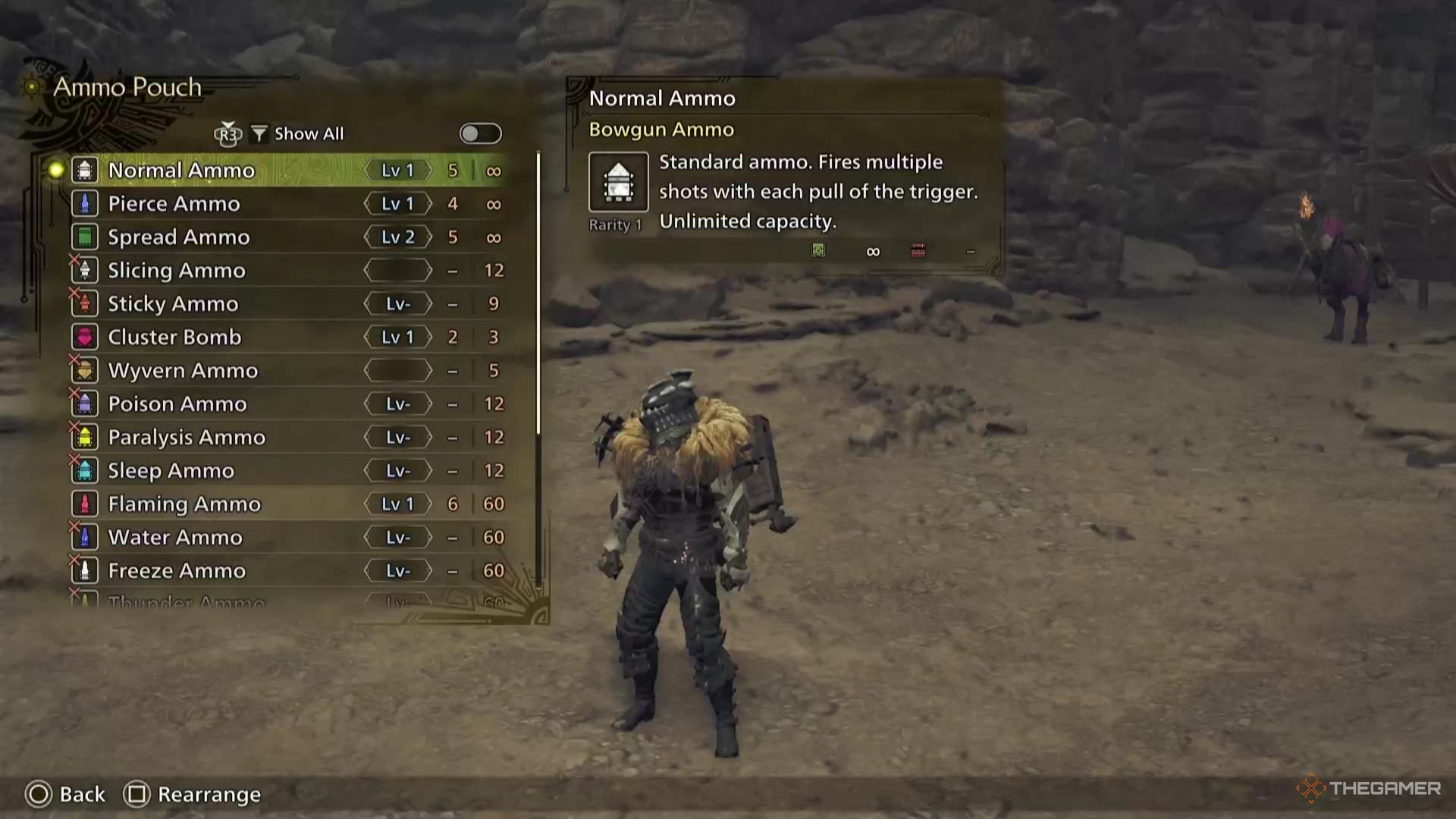Click the Pierce Ammo icon
Image resolution: width=1456 pixels, height=819 pixels.
[x=83, y=203]
